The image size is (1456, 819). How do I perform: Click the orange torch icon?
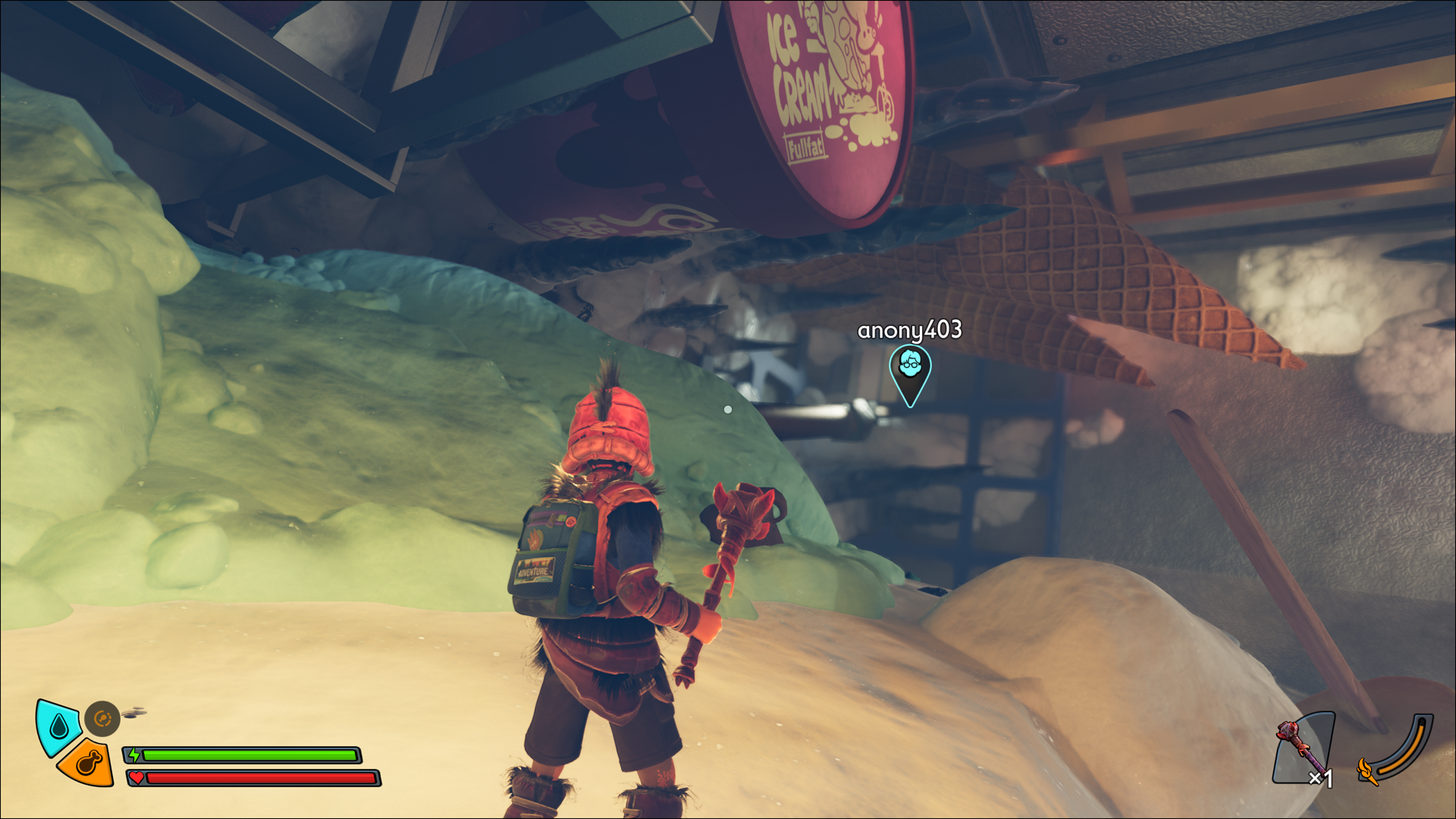[1367, 772]
